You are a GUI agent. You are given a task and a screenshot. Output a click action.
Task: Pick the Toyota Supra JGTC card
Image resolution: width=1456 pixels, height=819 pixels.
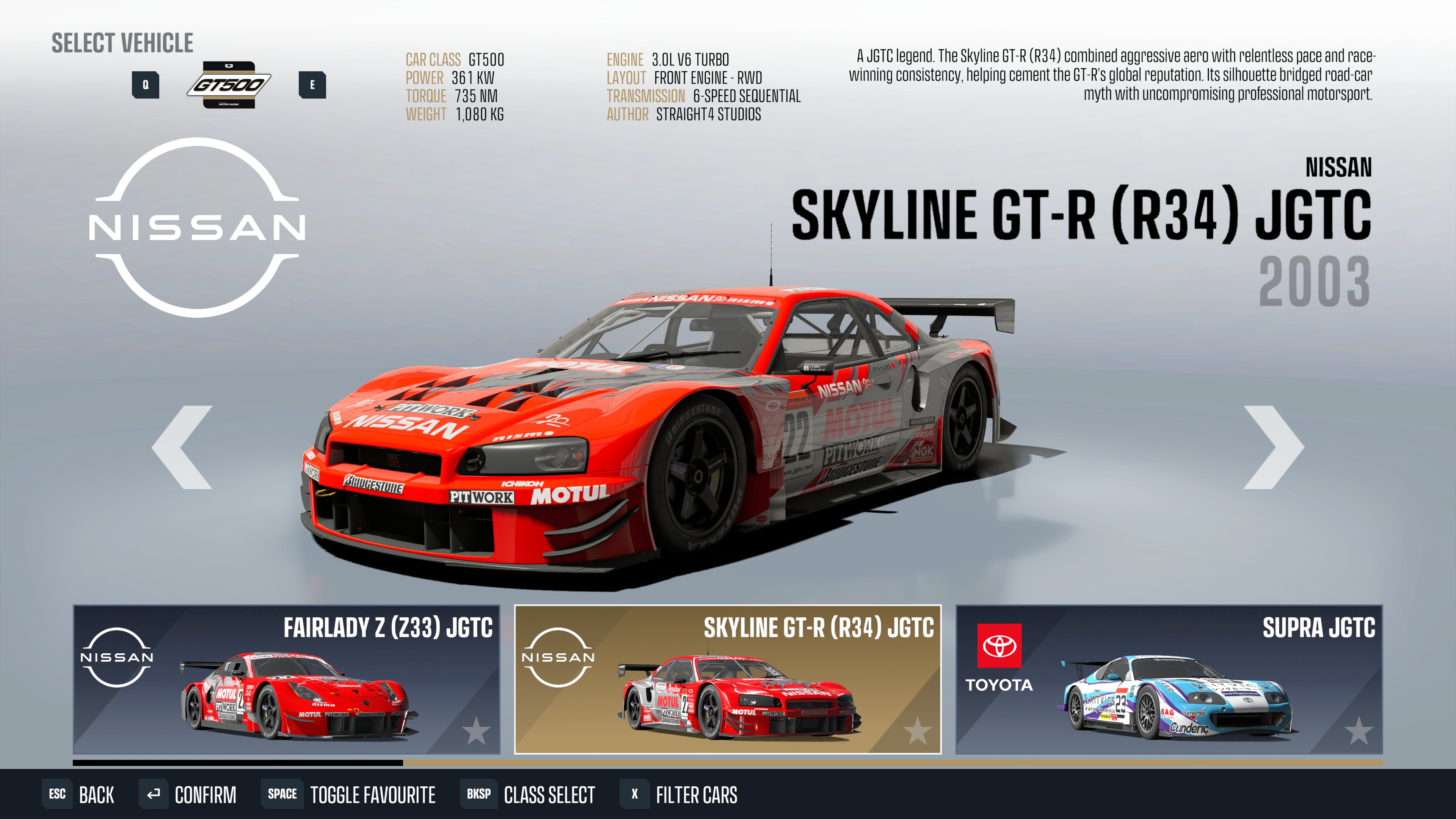click(x=1168, y=679)
